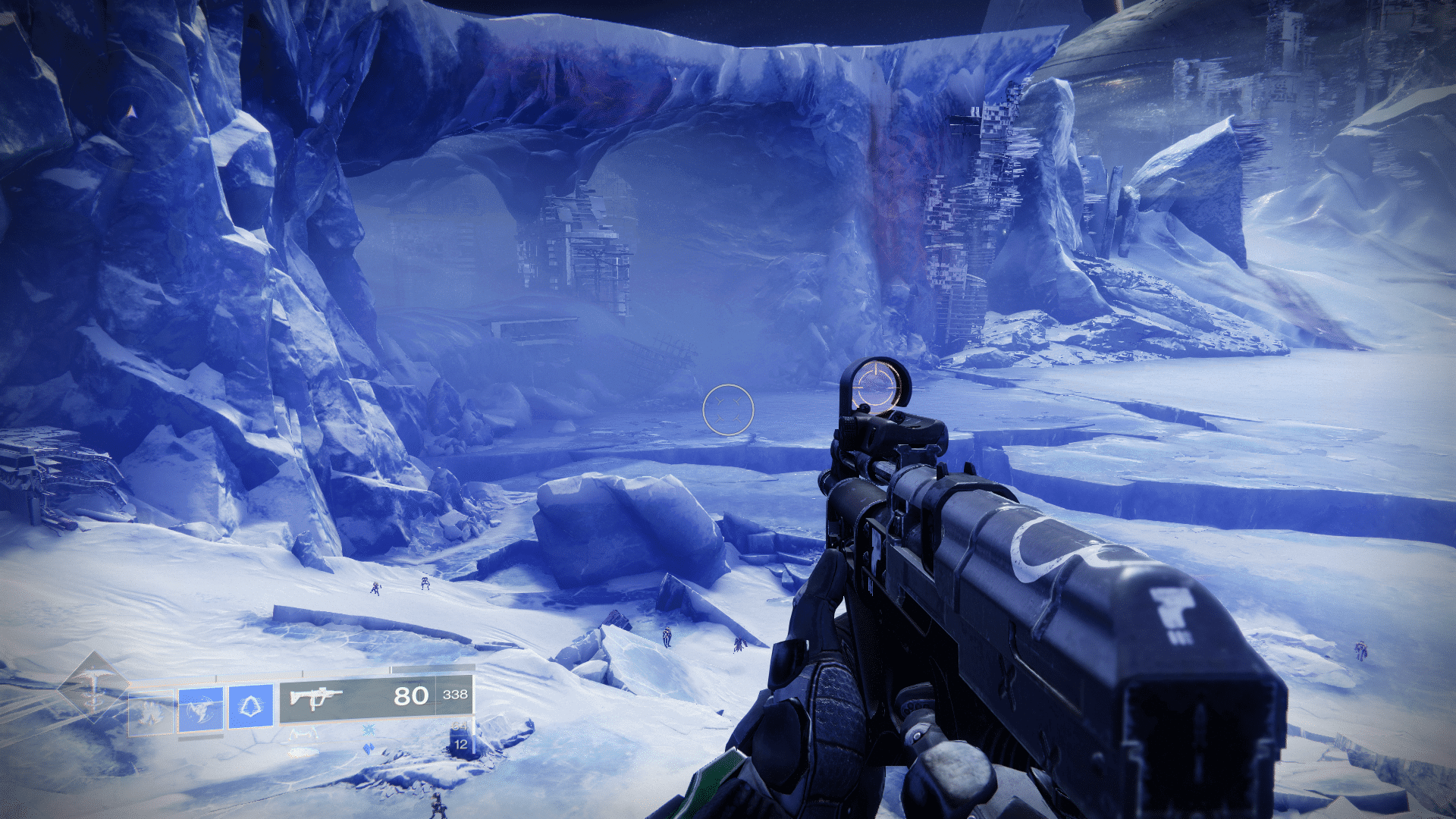Activate the diamond-shaped super ability icon
Screen dimensions: 1456x819
point(94,688)
